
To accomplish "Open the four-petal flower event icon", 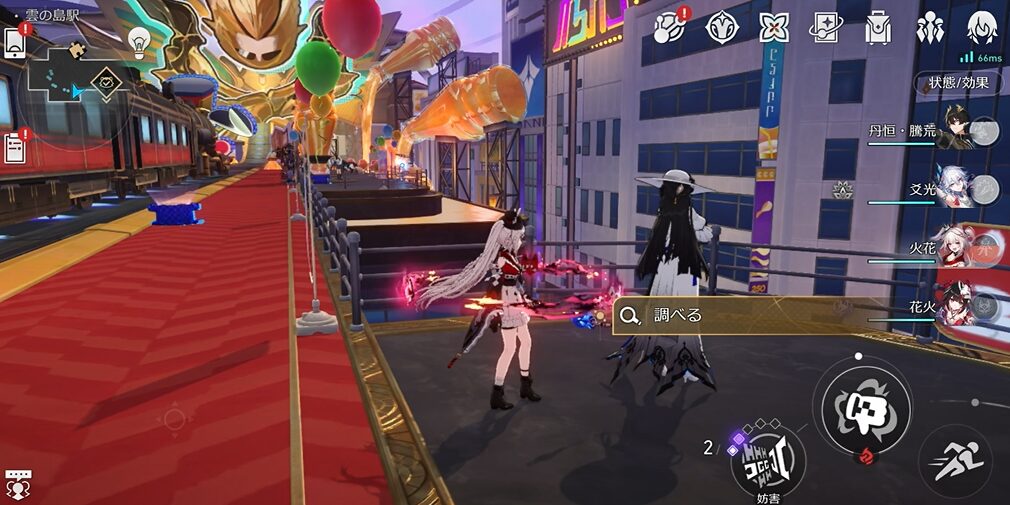I will coord(773,28).
